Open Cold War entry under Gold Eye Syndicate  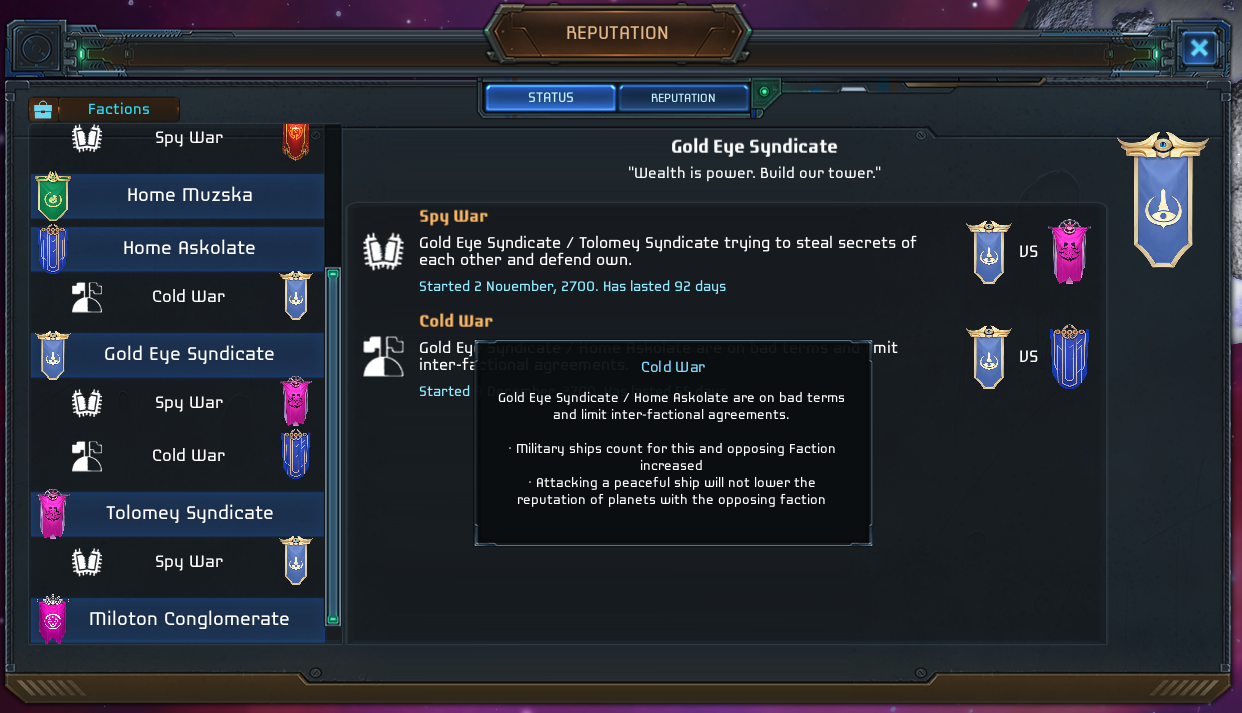[x=189, y=455]
